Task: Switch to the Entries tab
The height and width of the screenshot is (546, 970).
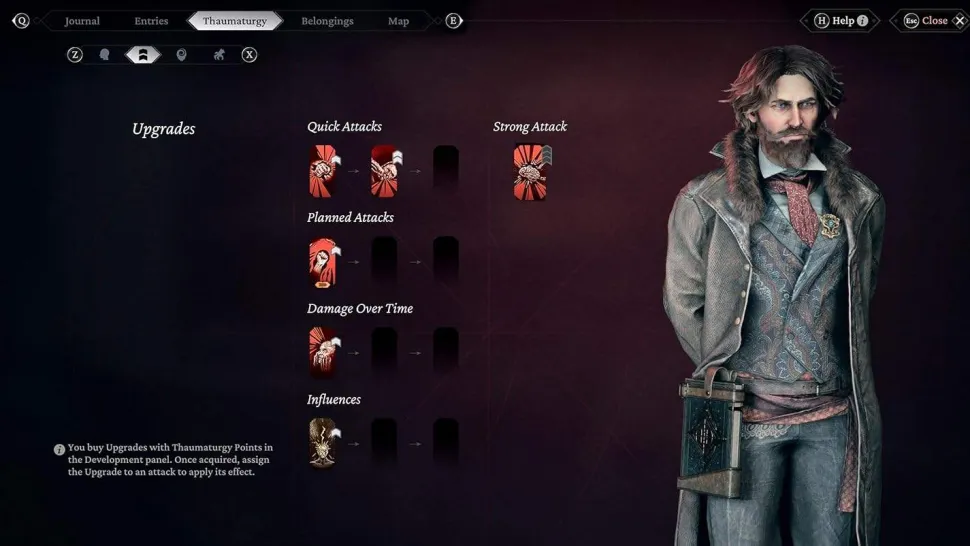Action: 151,21
